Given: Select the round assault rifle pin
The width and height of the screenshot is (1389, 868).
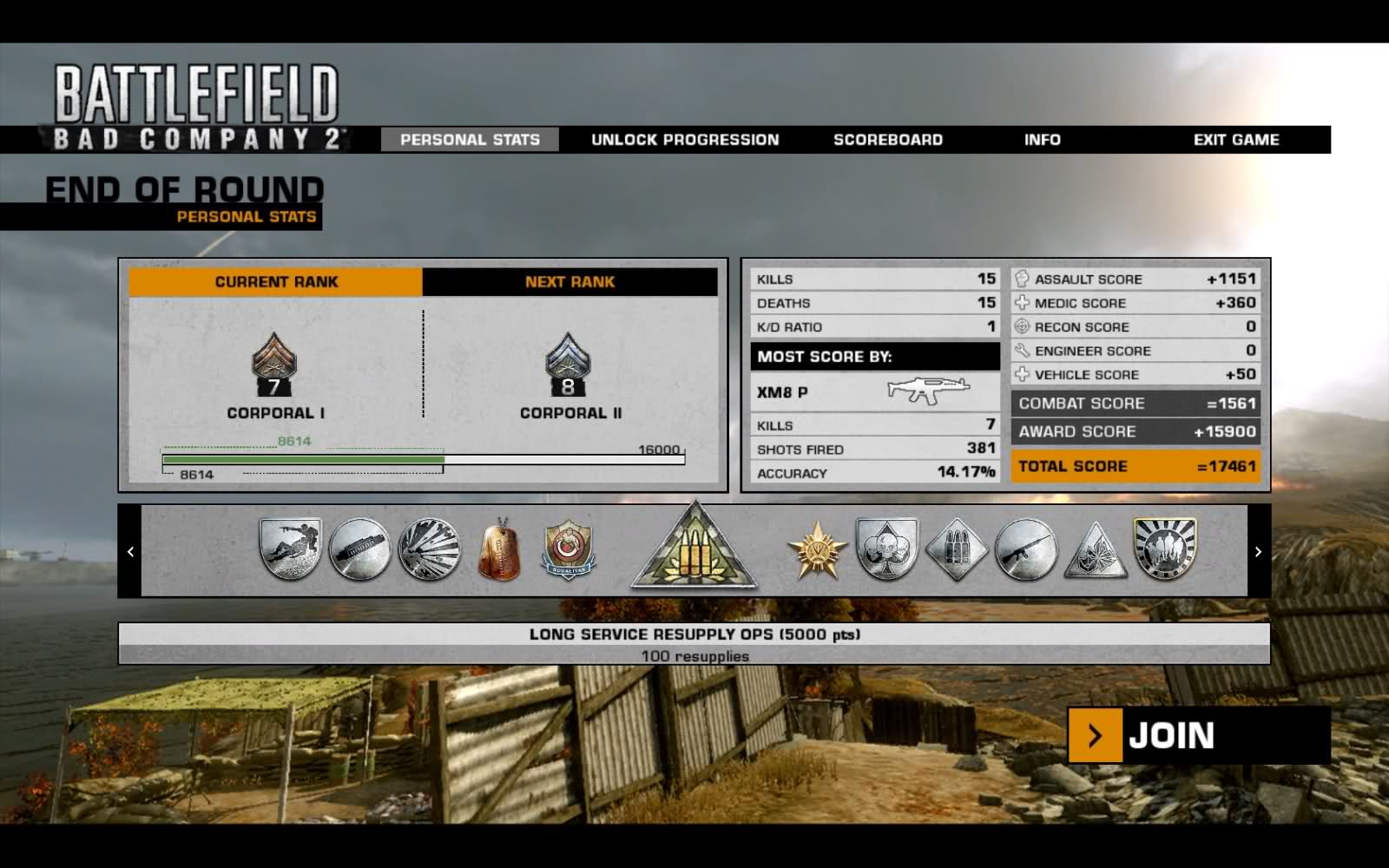Looking at the screenshot, I should coord(1025,549).
